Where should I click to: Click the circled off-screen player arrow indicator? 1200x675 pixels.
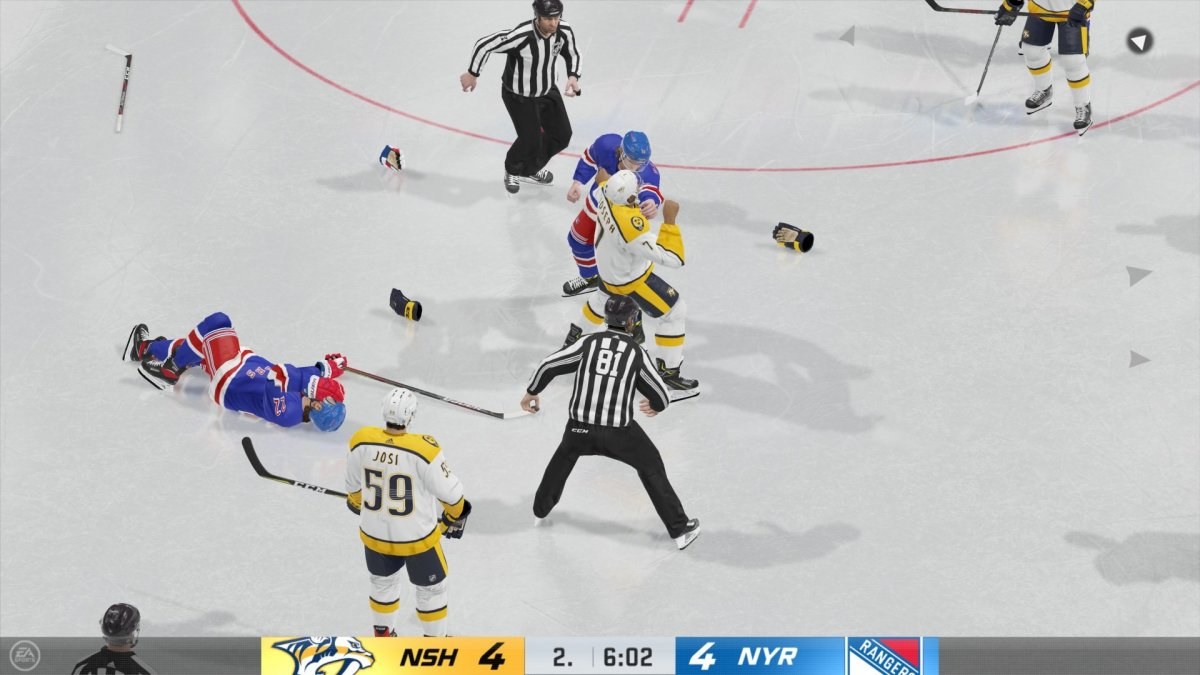point(1140,41)
